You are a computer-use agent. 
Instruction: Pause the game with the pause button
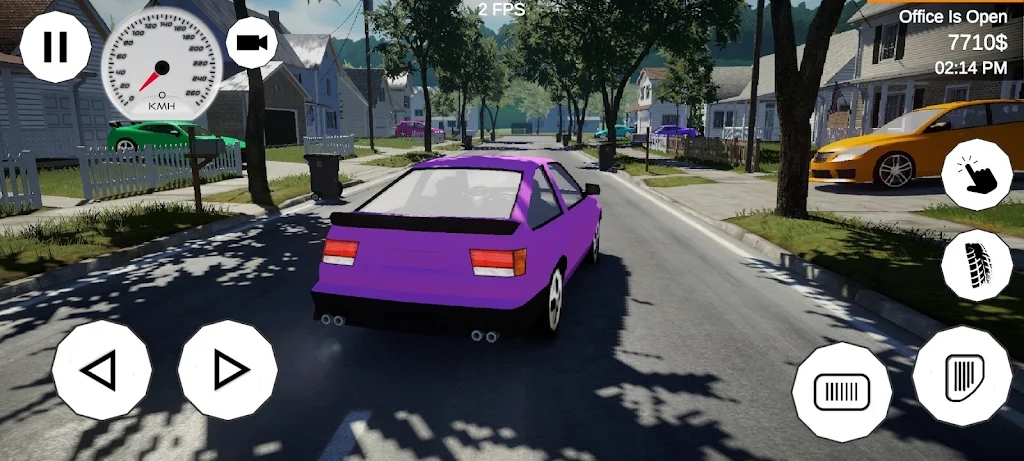point(55,46)
